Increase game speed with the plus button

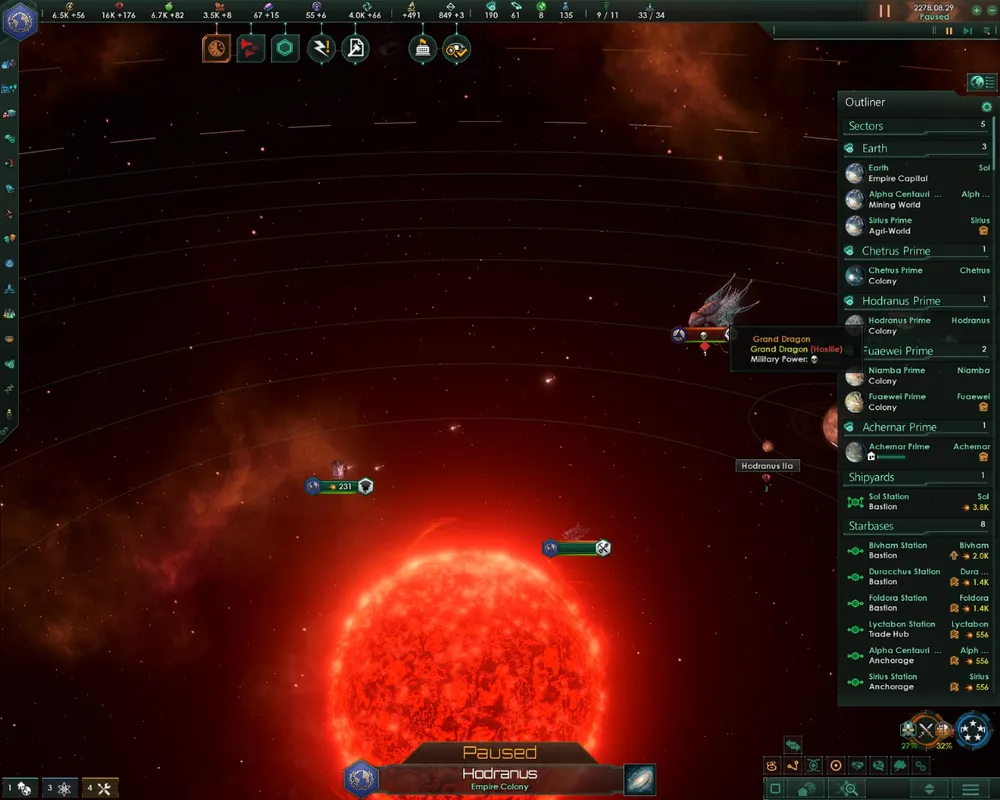point(977,10)
